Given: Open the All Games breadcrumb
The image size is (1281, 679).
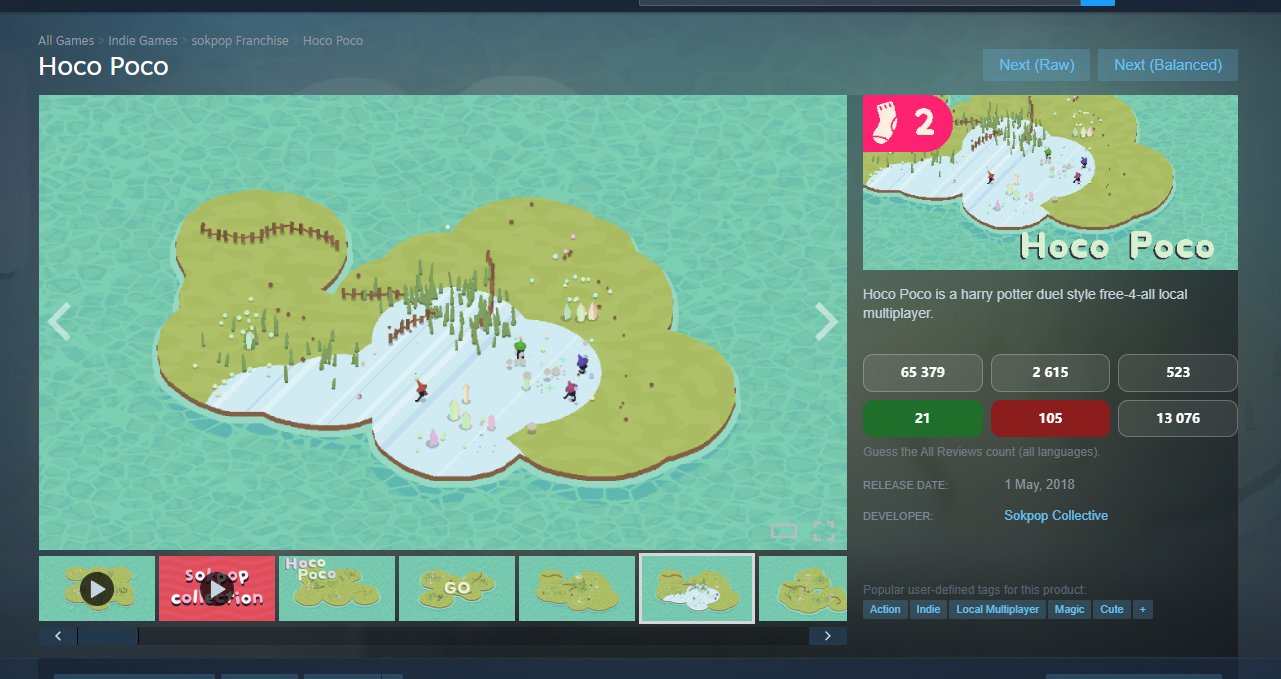Looking at the screenshot, I should pyautogui.click(x=66, y=41).
